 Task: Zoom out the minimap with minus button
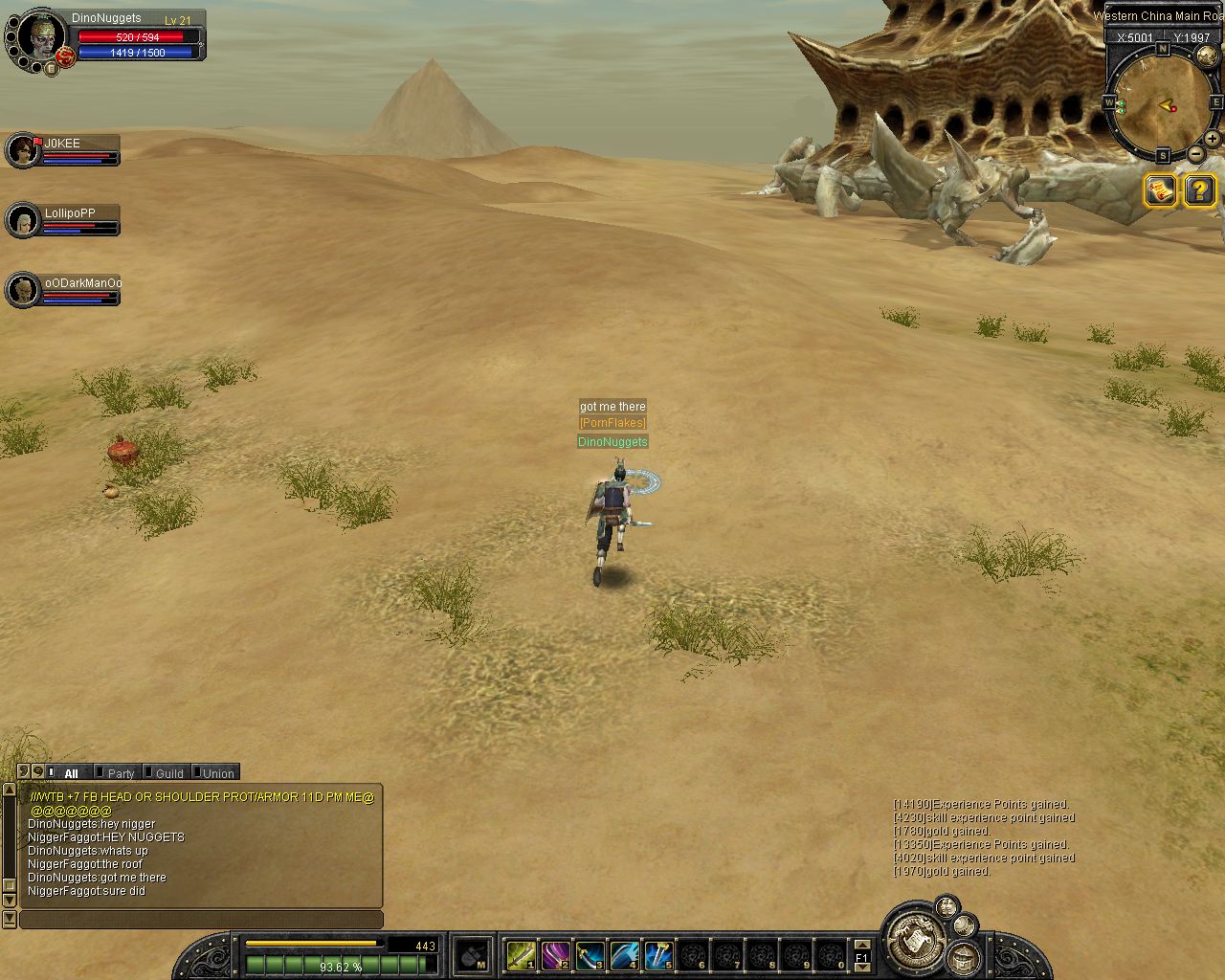coord(1196,154)
